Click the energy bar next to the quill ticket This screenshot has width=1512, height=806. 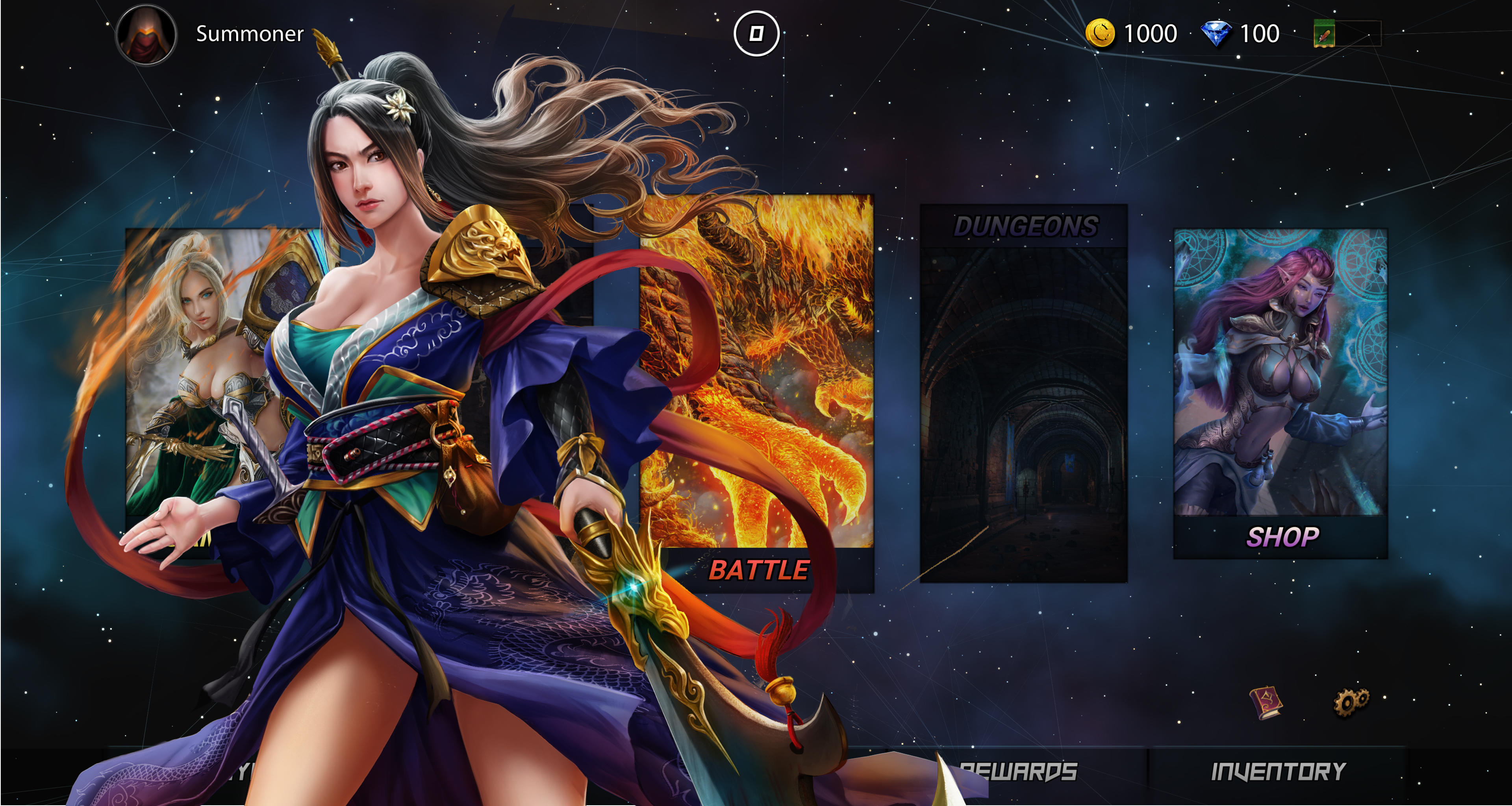click(x=1359, y=33)
